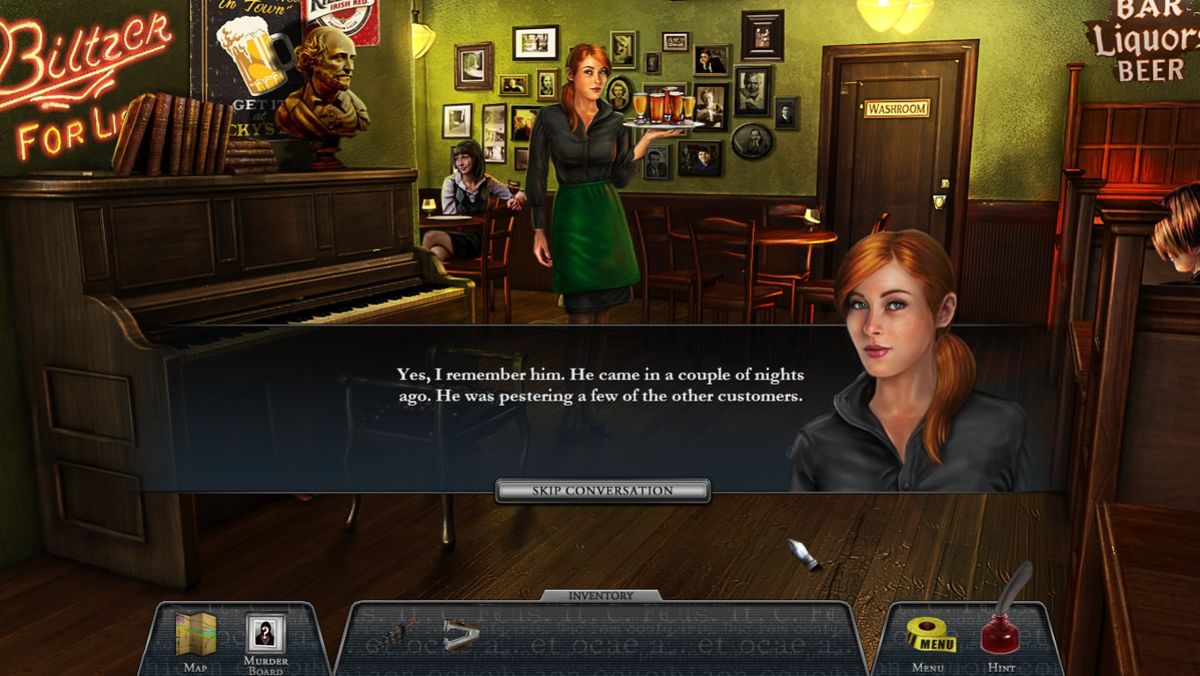Select the dark twig item in inventory

(397, 632)
